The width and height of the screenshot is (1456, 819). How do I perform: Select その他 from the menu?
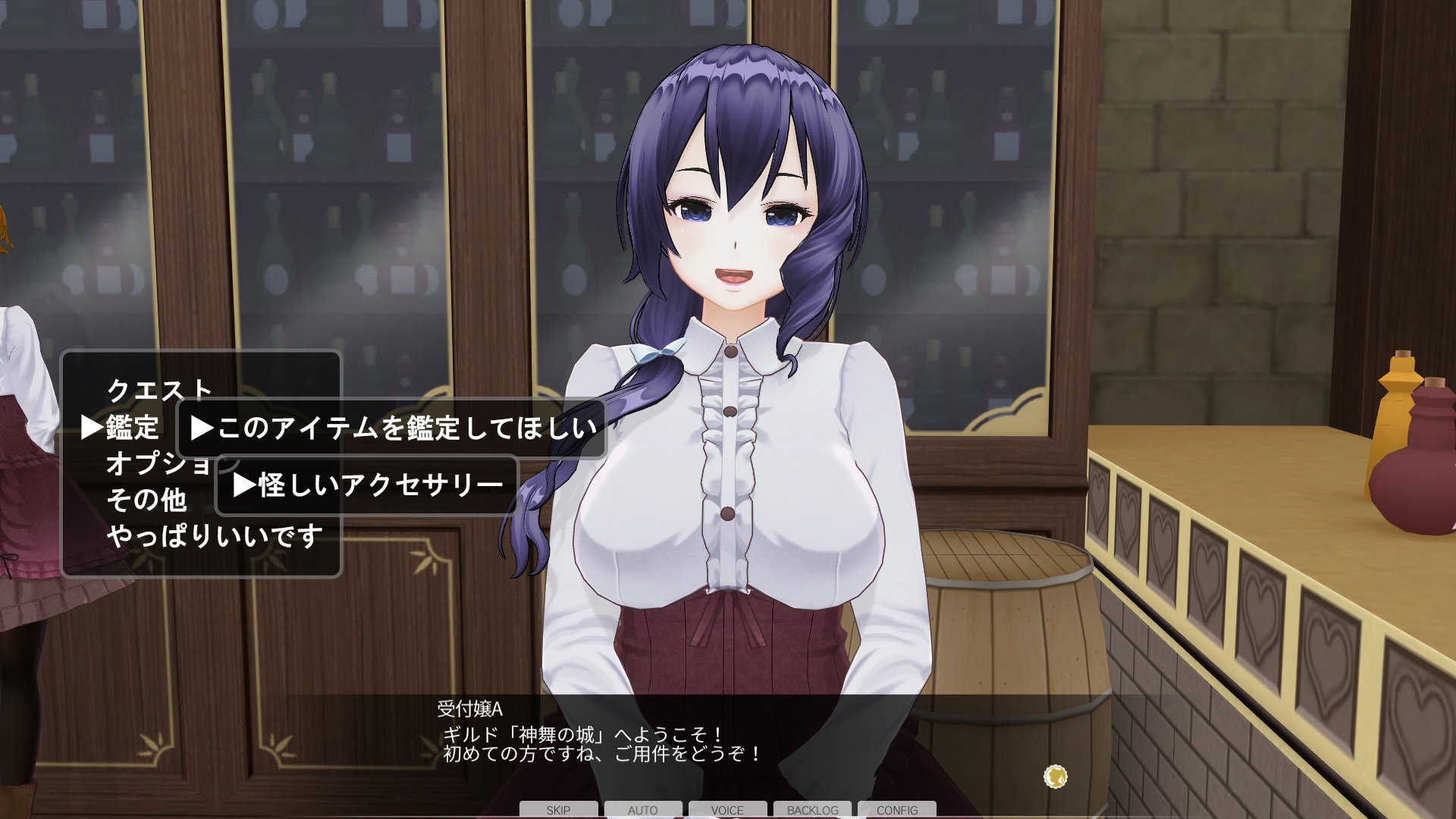tap(146, 500)
